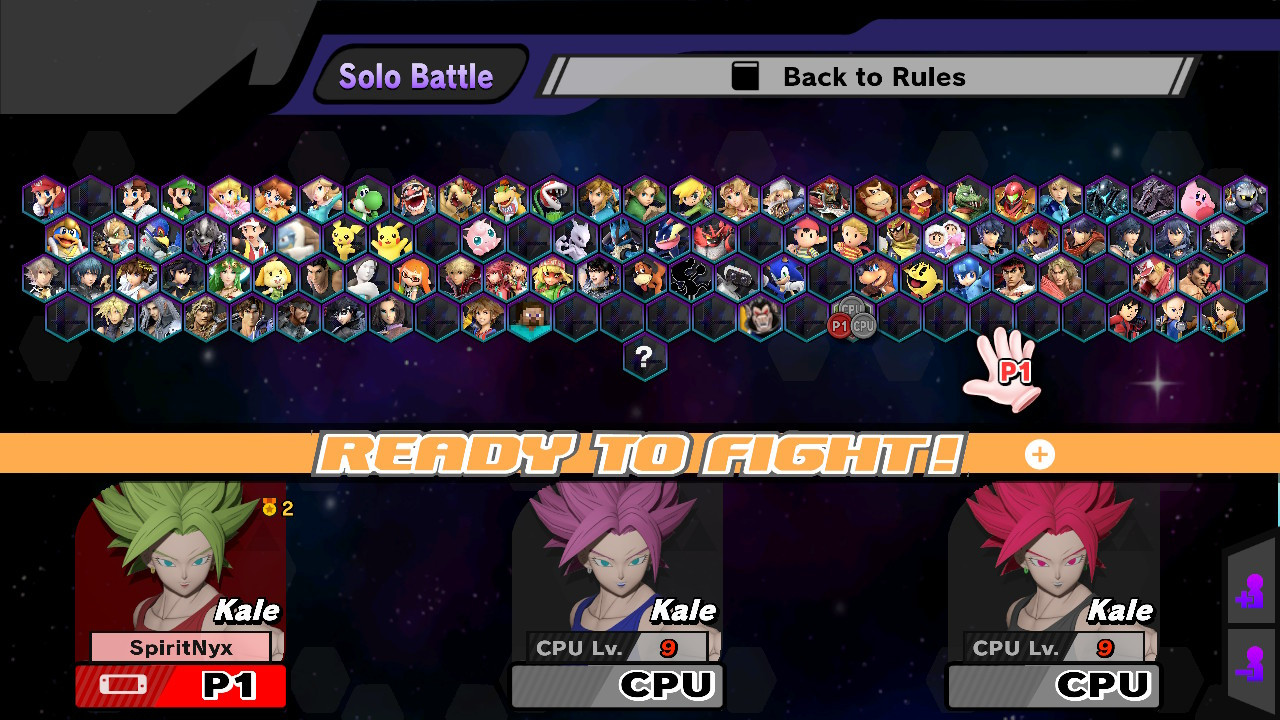Click the SpiritNyx player name tag
The image size is (1280, 720).
[180, 647]
